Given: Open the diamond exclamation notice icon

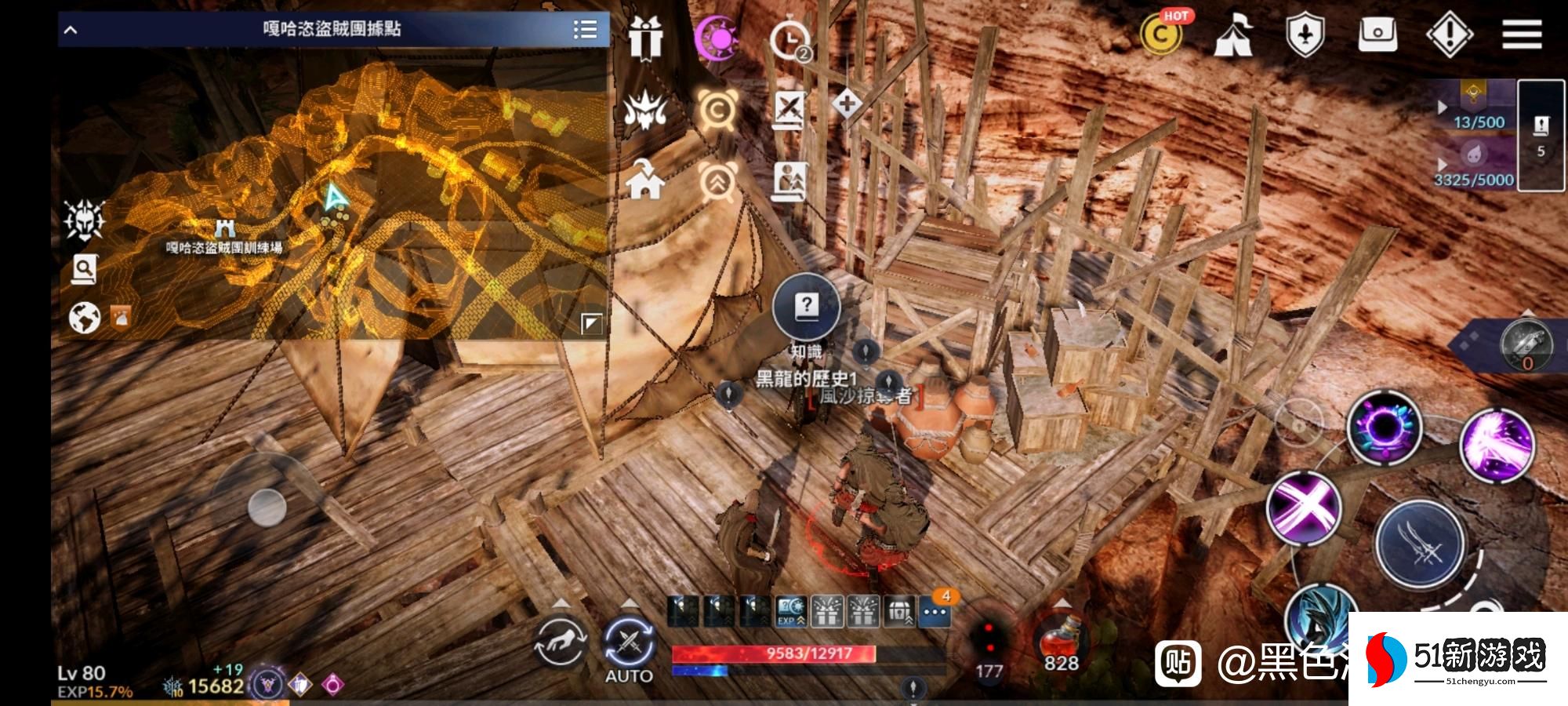Looking at the screenshot, I should point(1450,35).
